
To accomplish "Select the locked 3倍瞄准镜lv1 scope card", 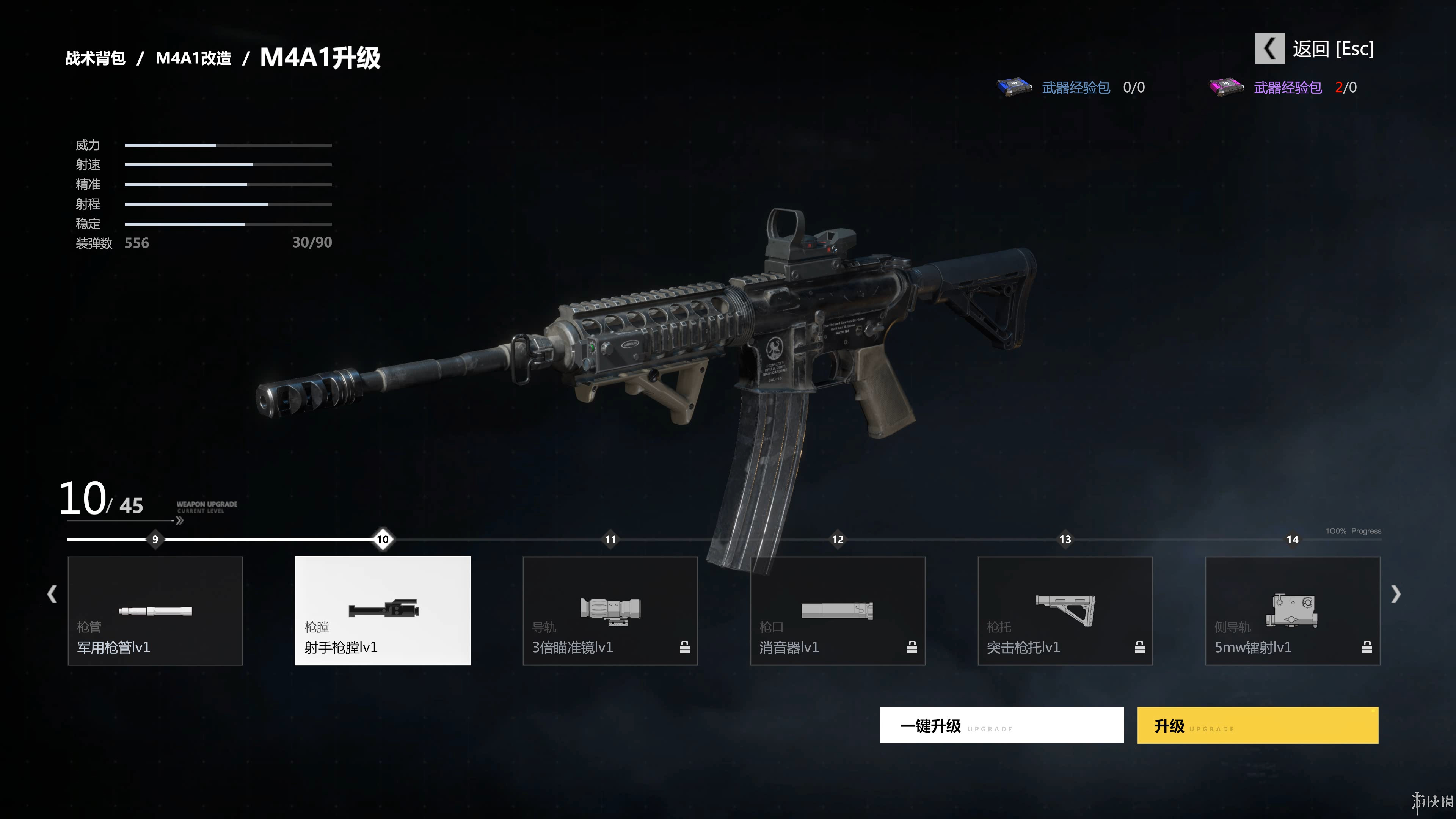I will 610,610.
